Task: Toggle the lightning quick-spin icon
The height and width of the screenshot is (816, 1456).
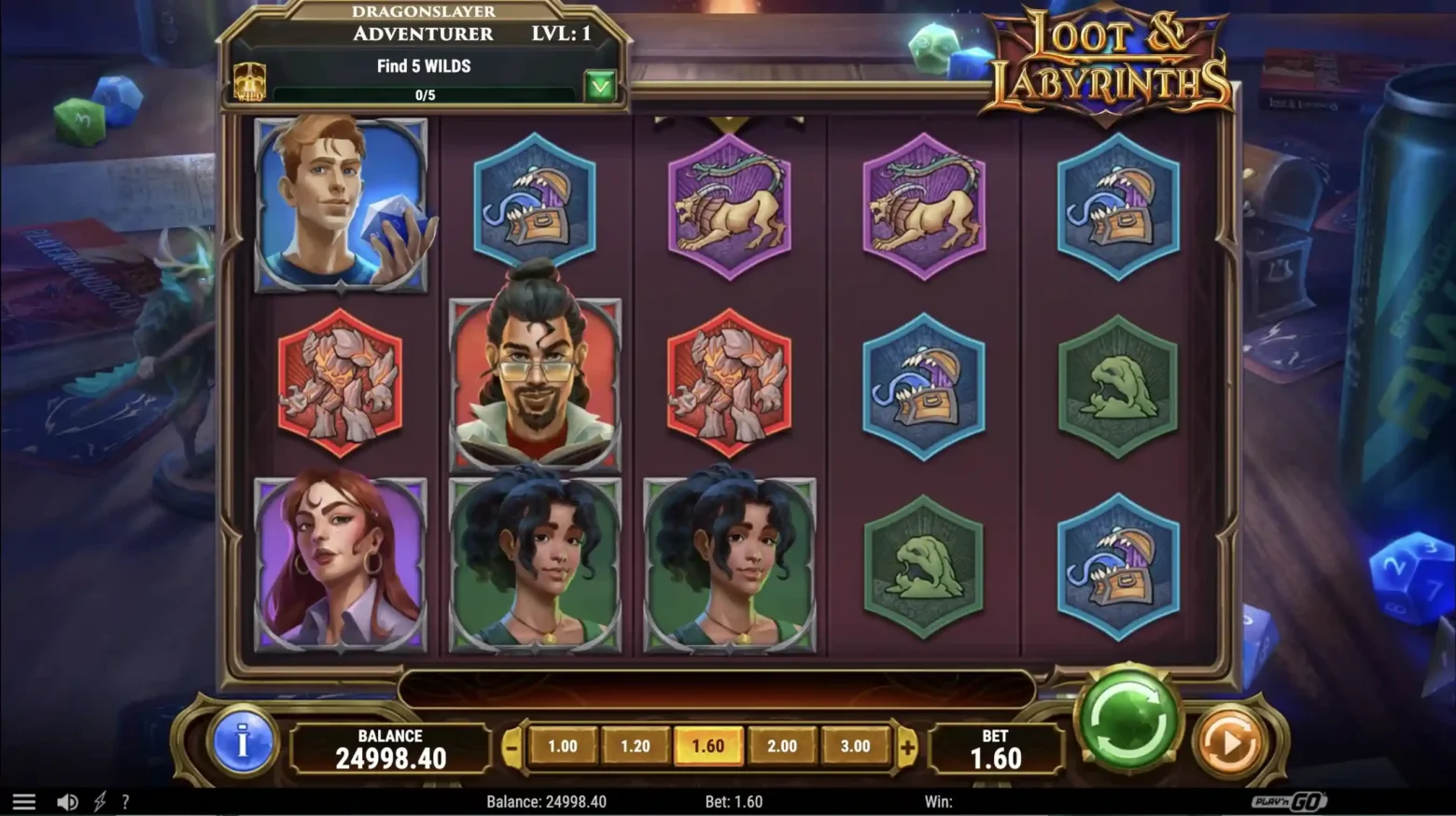Action: pos(101,800)
